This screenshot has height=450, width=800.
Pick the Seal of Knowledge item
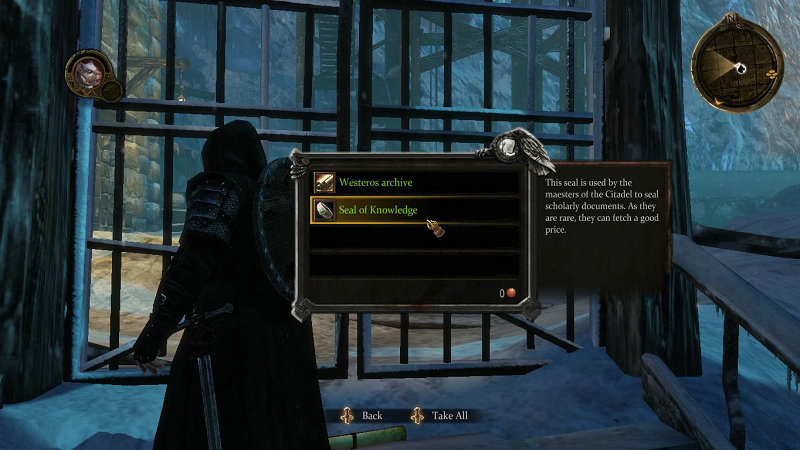tap(414, 210)
